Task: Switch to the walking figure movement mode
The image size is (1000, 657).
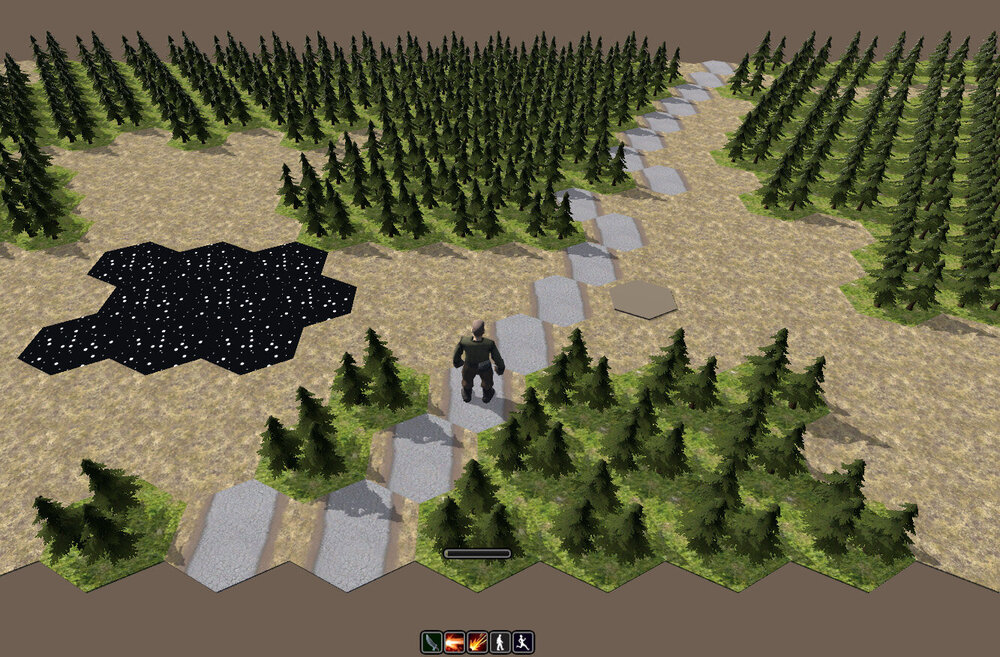Action: tap(500, 642)
